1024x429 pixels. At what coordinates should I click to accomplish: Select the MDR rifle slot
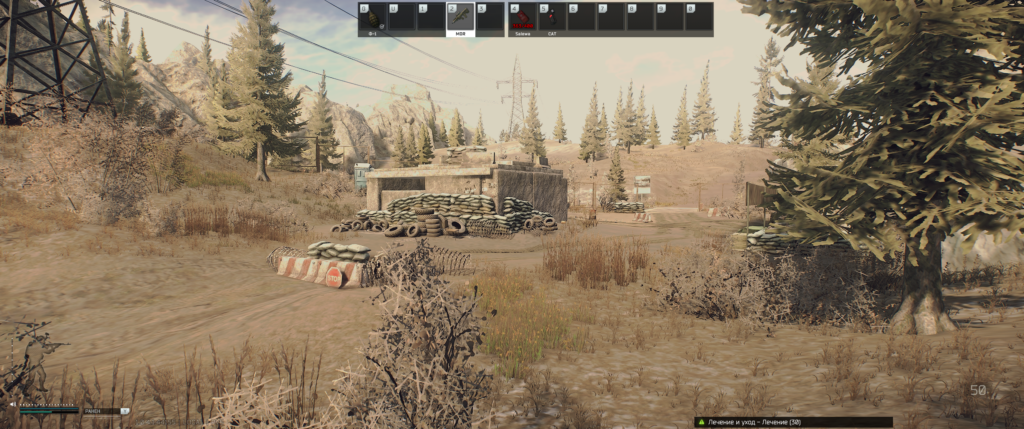[460, 18]
